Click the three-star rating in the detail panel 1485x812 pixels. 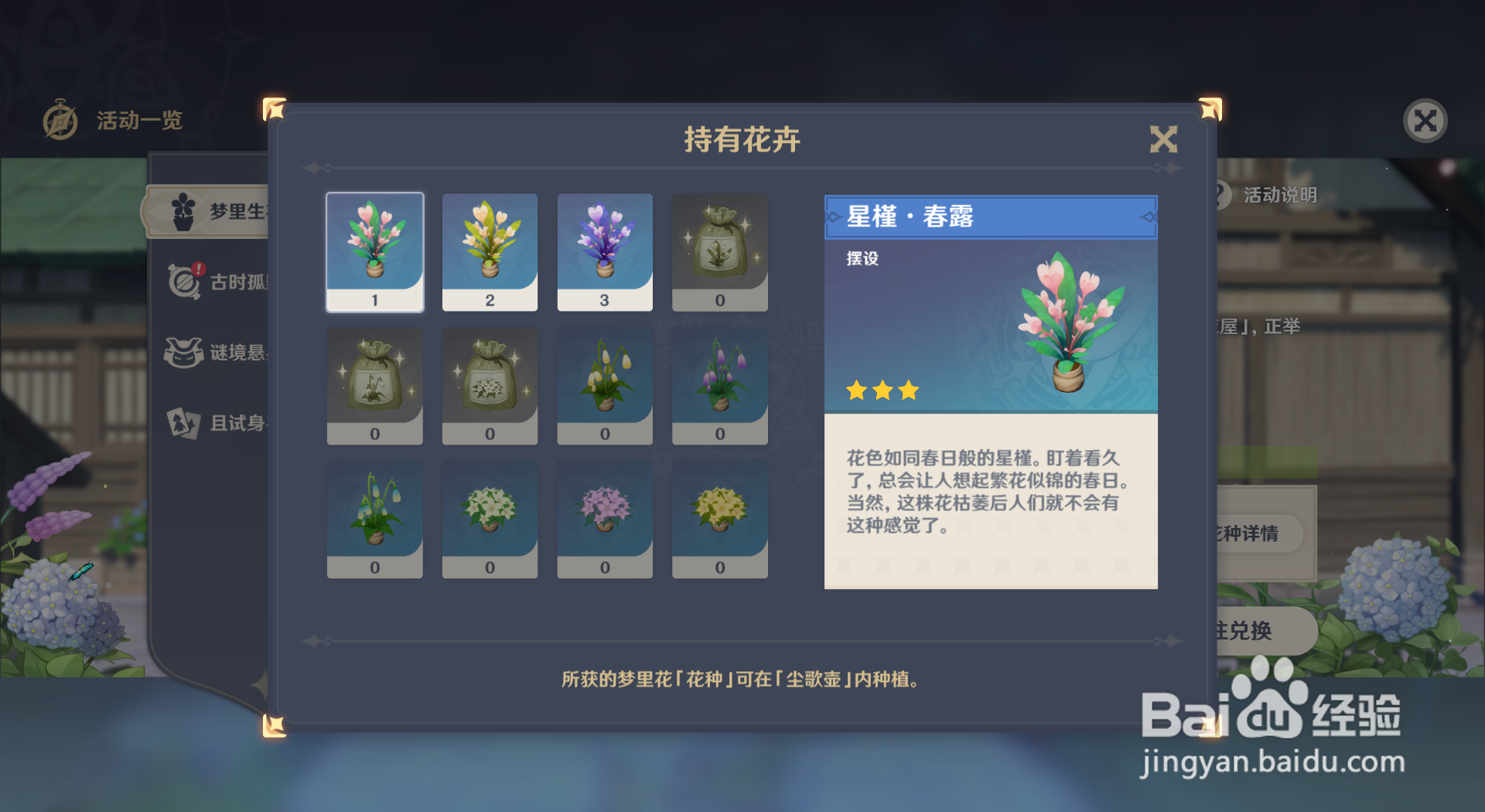pos(882,391)
